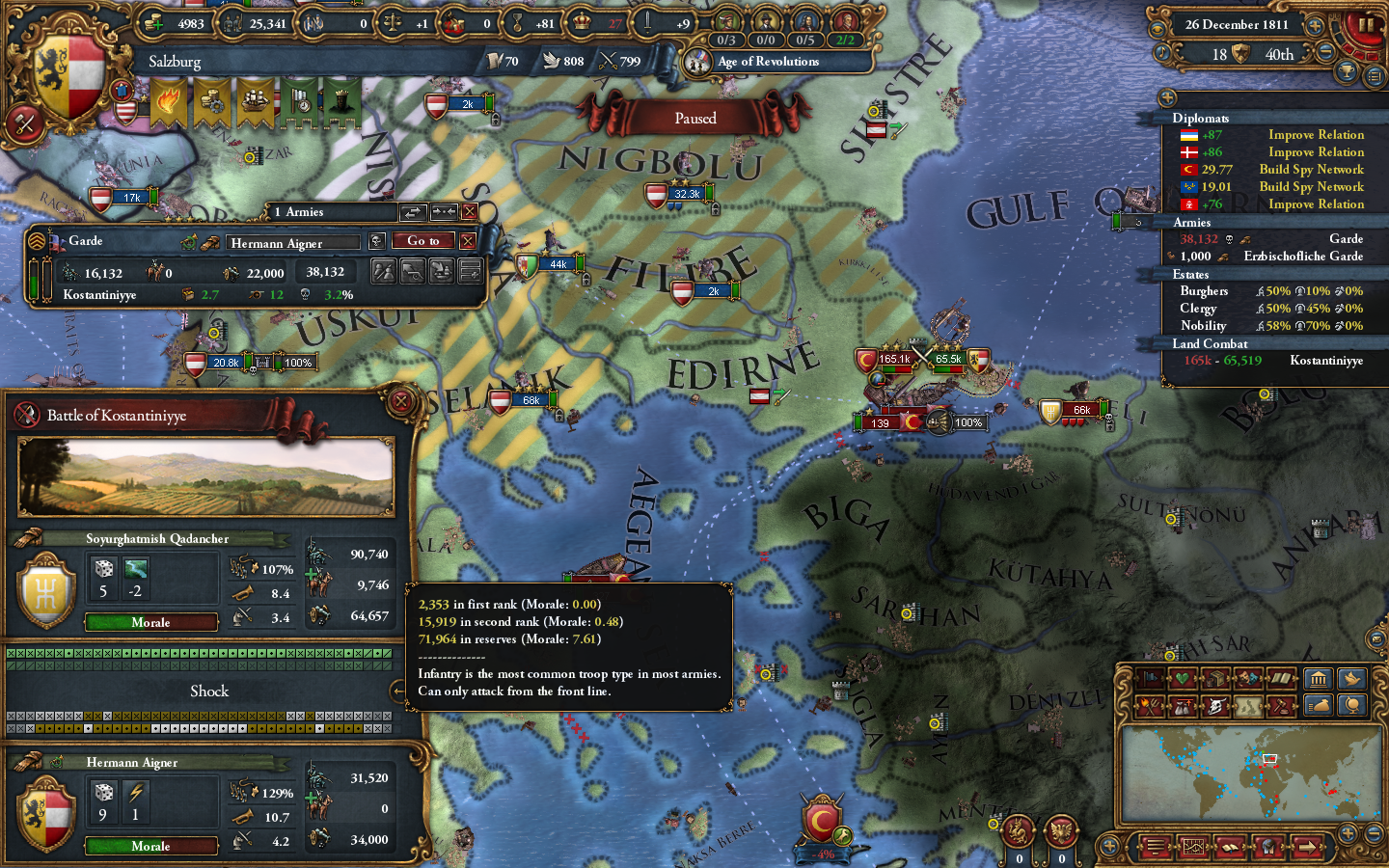Unpause the game via the Paused banner
Screen dimensions: 1389x868
coord(696,118)
